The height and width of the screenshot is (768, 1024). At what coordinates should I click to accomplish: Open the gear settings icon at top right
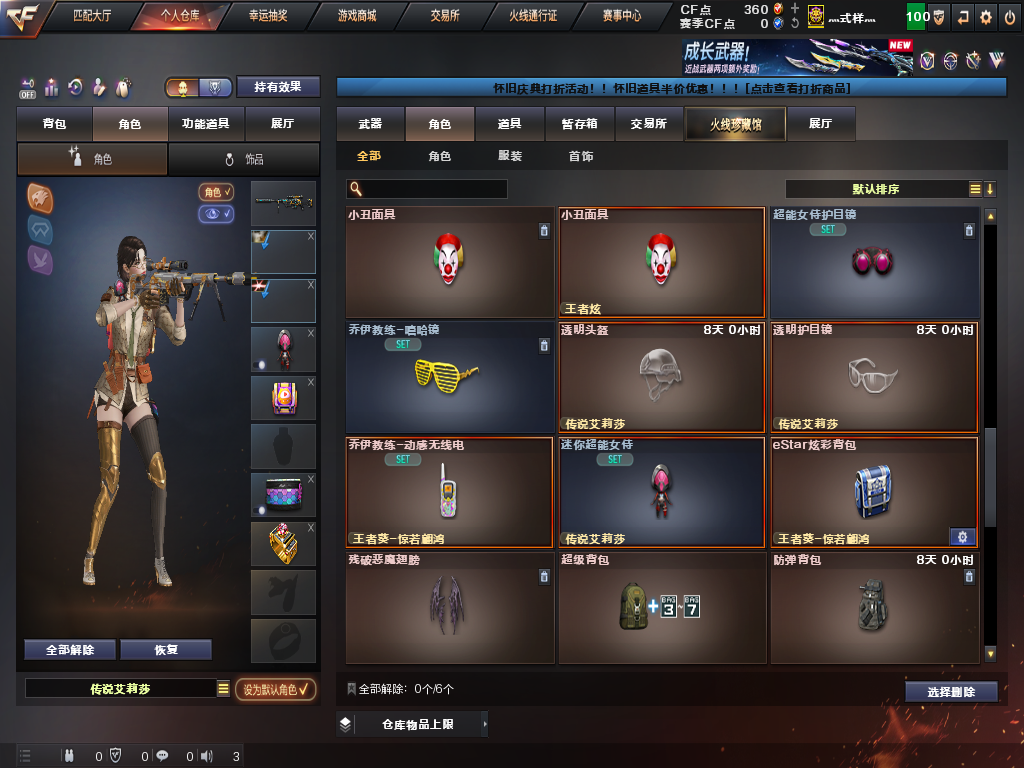pyautogui.click(x=986, y=17)
